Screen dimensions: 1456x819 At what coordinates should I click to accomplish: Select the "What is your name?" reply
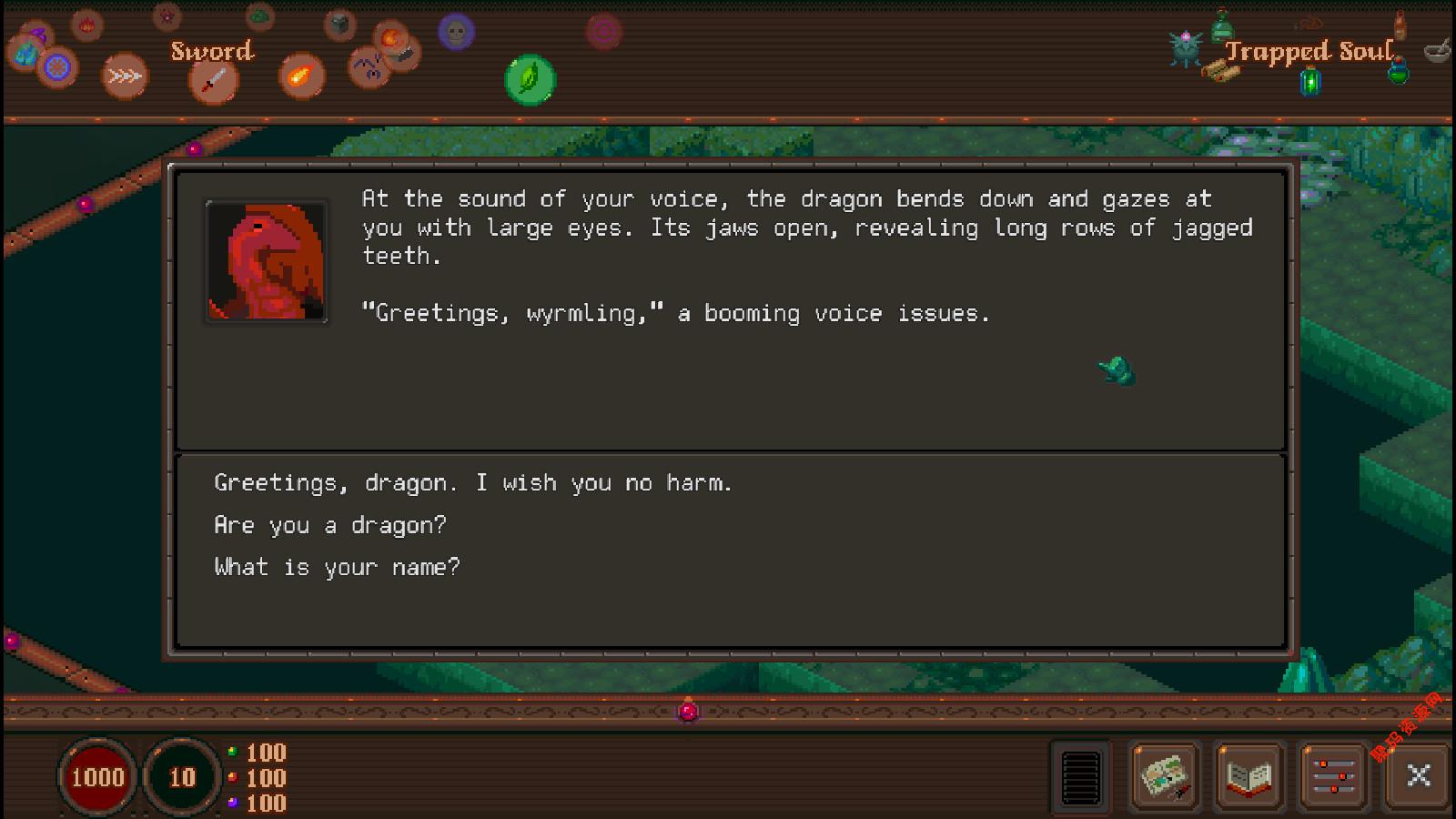tap(338, 568)
